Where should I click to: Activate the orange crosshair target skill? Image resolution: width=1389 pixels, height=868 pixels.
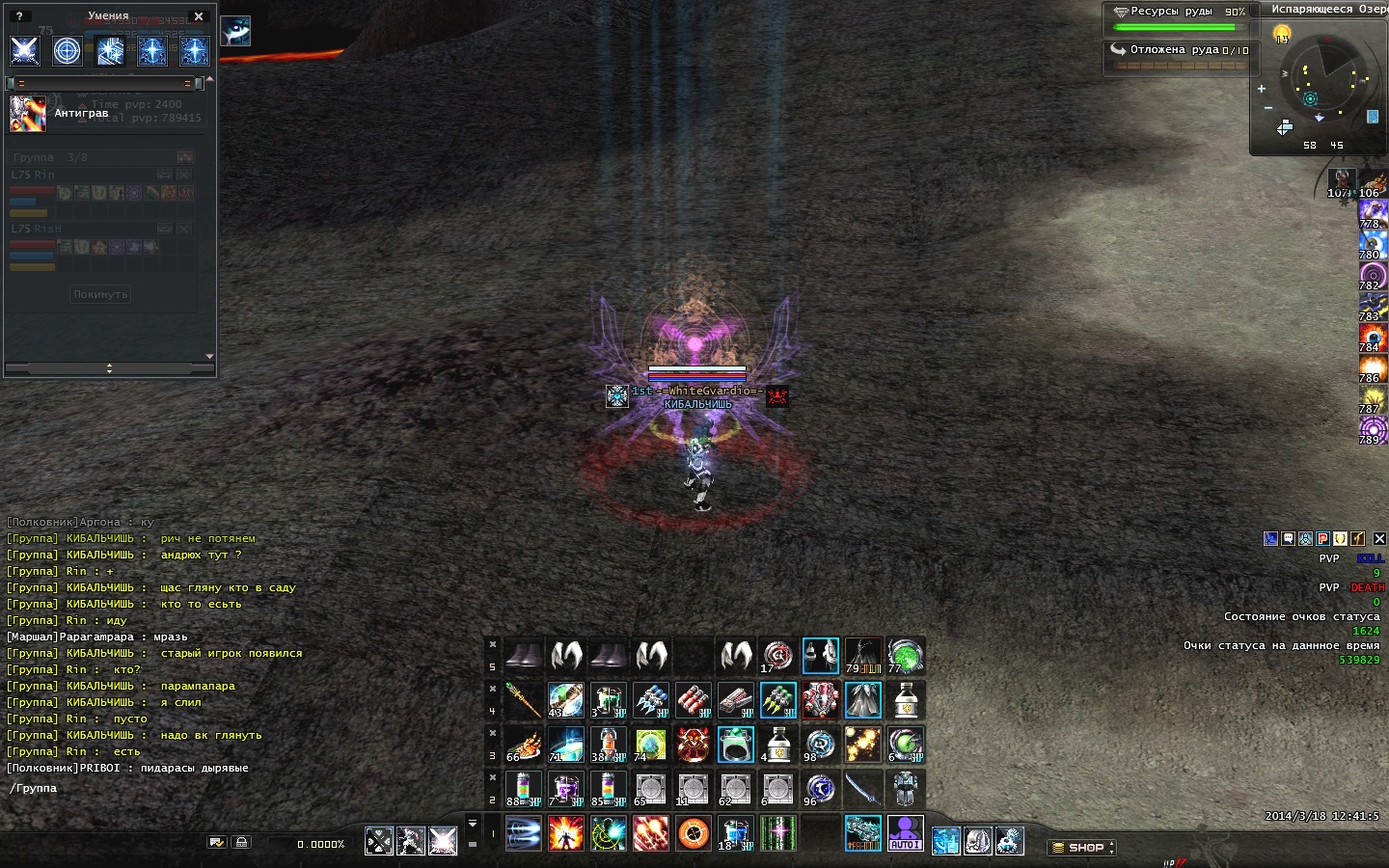tap(693, 833)
